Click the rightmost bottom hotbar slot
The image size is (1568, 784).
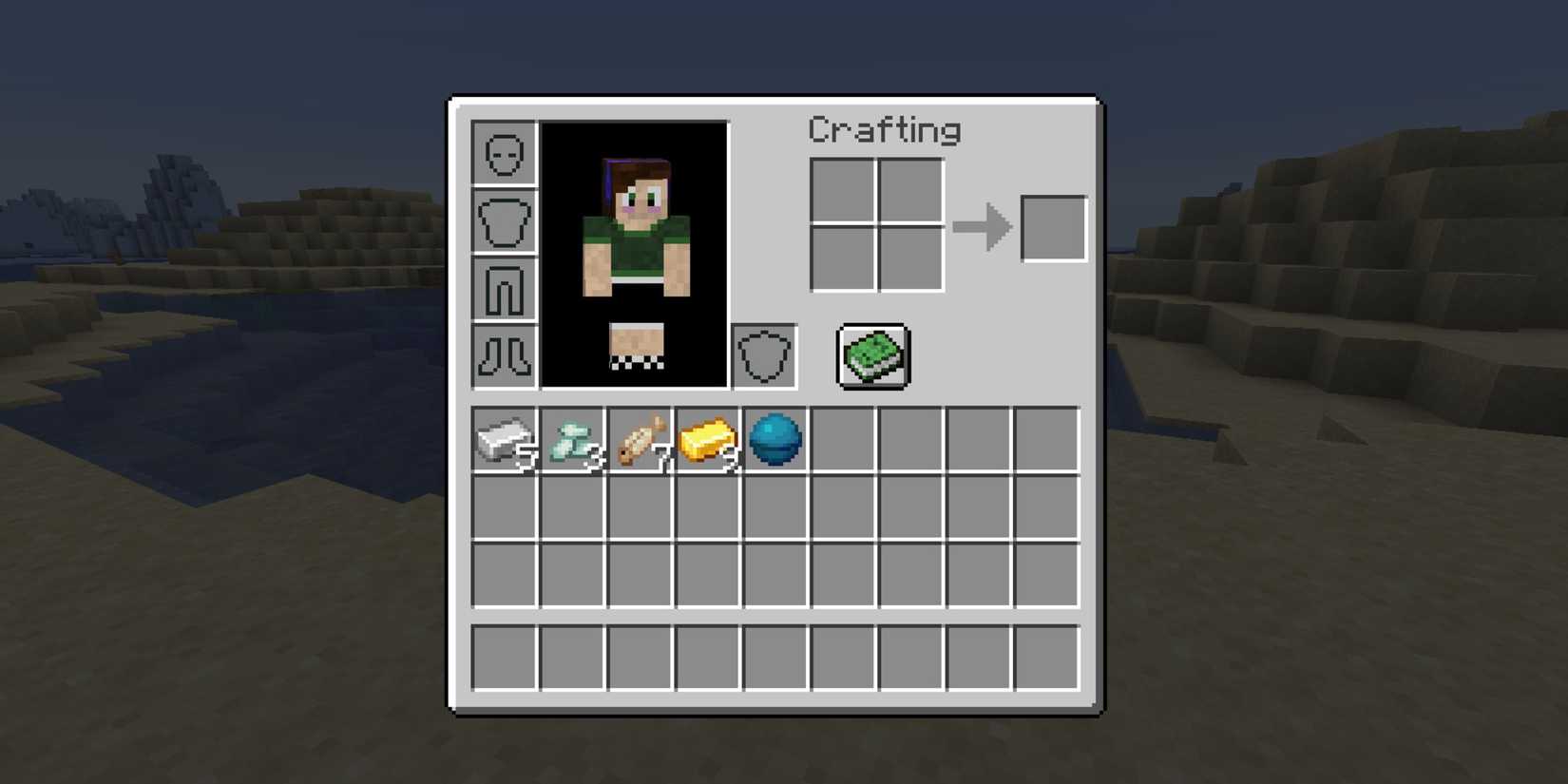click(x=1049, y=656)
